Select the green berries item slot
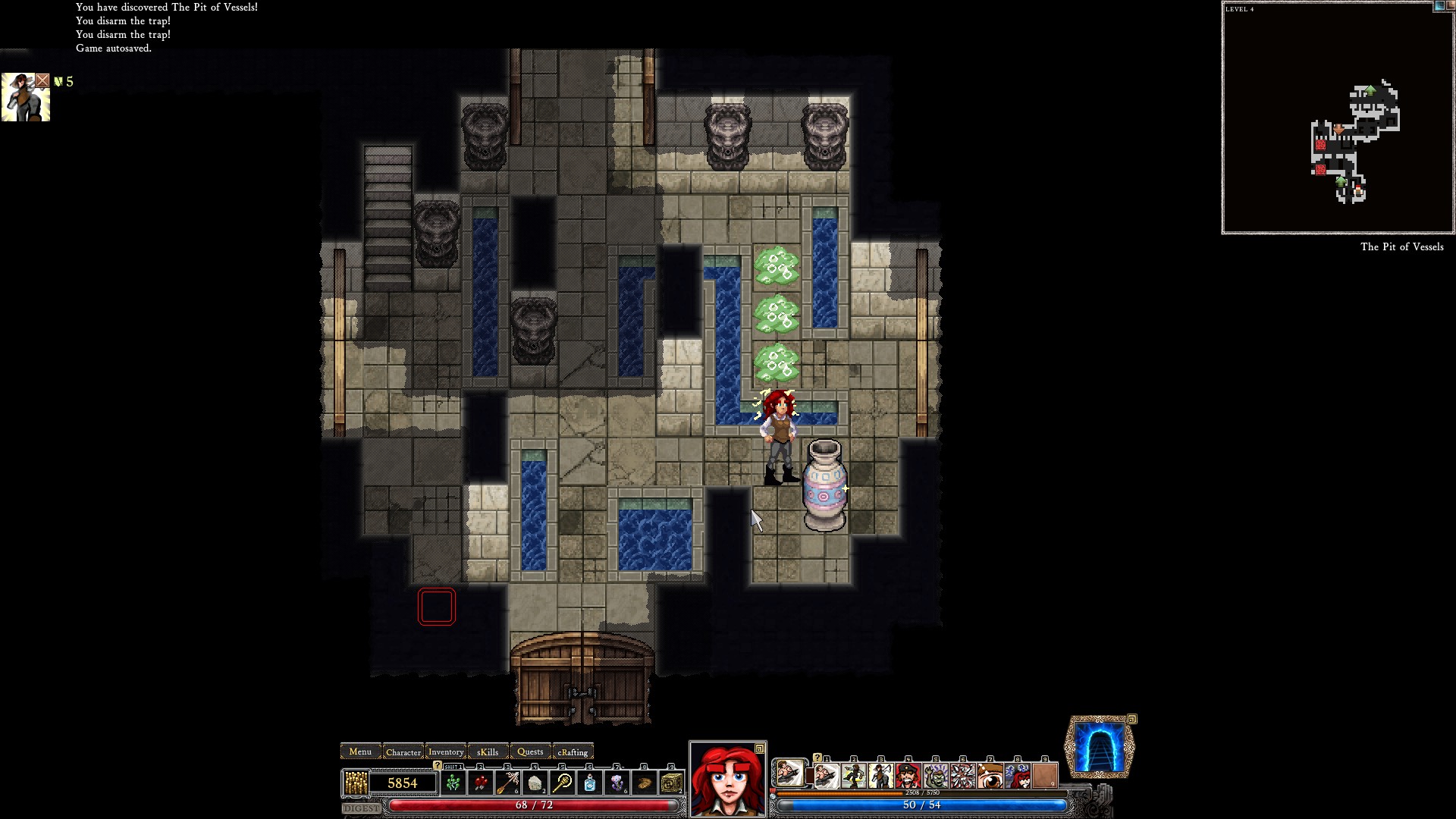The width and height of the screenshot is (1456, 819). [x=453, y=783]
